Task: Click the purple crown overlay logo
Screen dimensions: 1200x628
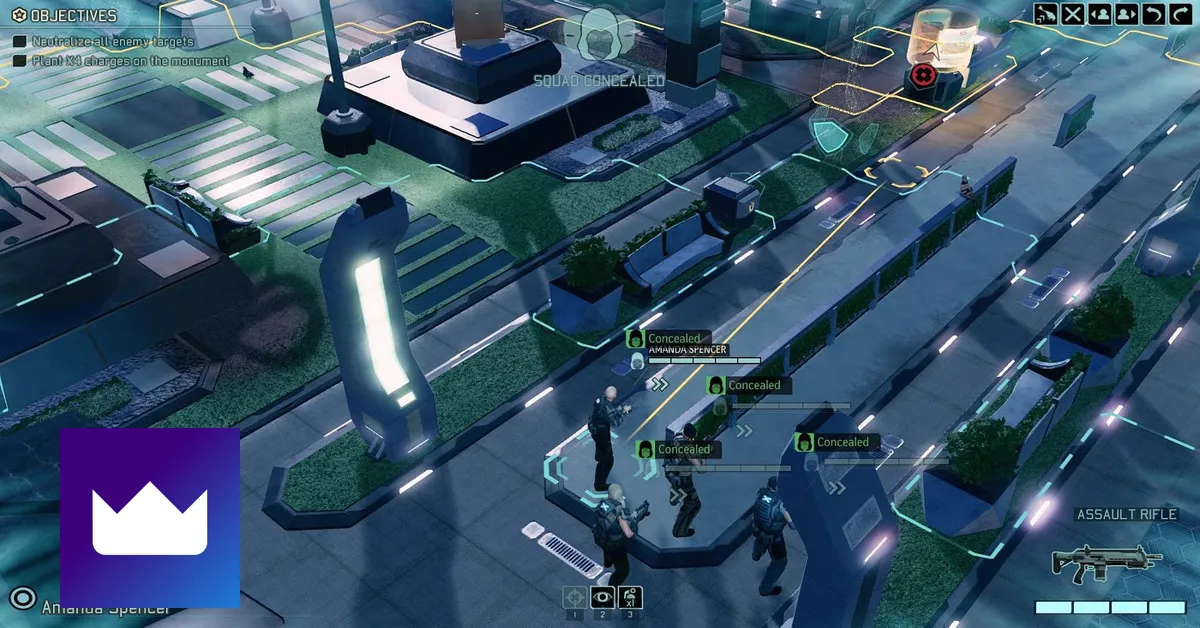Action: click(150, 518)
